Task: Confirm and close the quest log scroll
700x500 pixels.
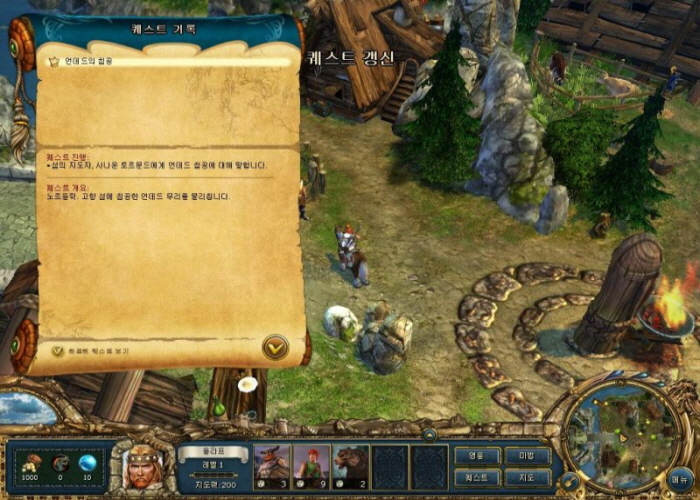Action: click(275, 347)
